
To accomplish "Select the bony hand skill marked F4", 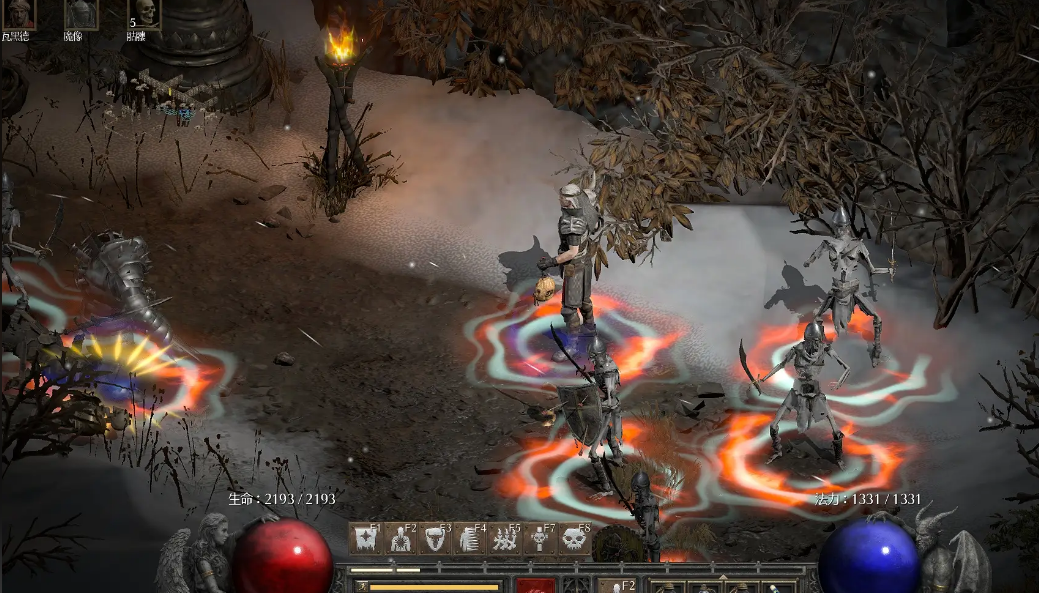I will coord(469,539).
